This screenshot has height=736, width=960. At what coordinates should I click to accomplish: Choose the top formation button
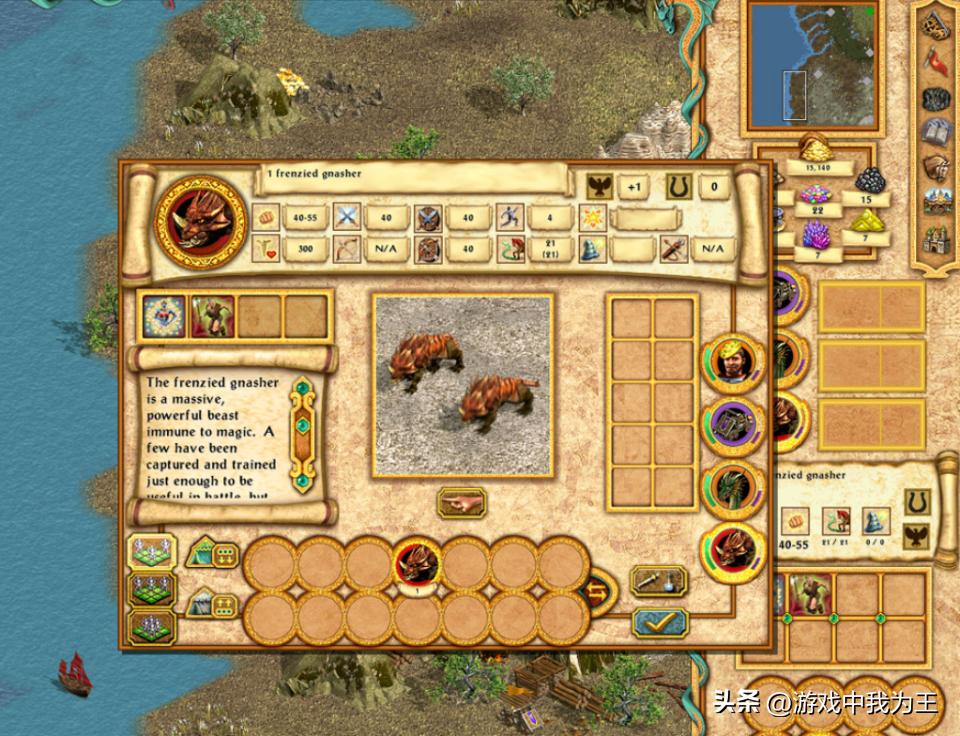(152, 552)
